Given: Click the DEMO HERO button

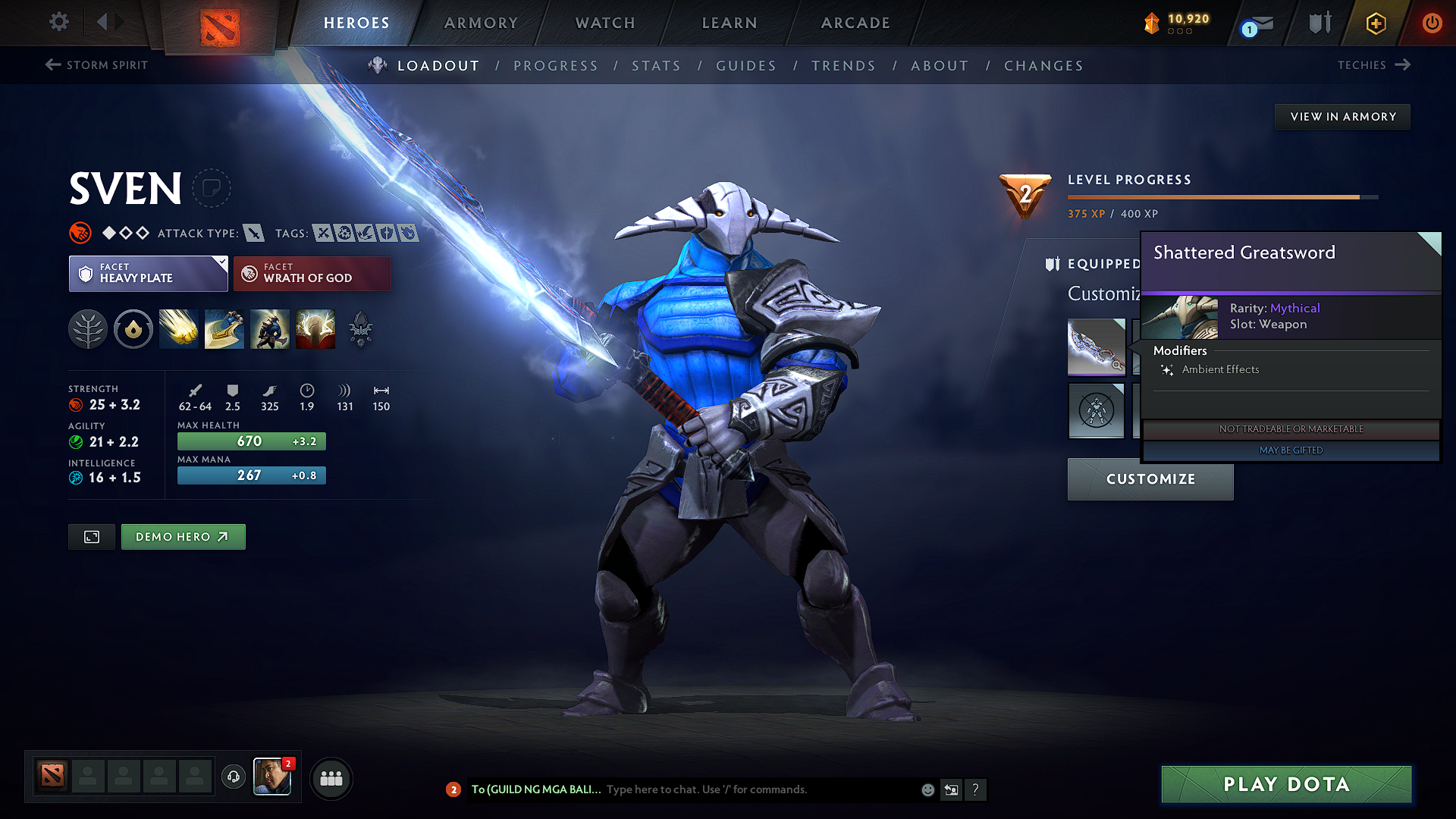Looking at the screenshot, I should [x=183, y=536].
